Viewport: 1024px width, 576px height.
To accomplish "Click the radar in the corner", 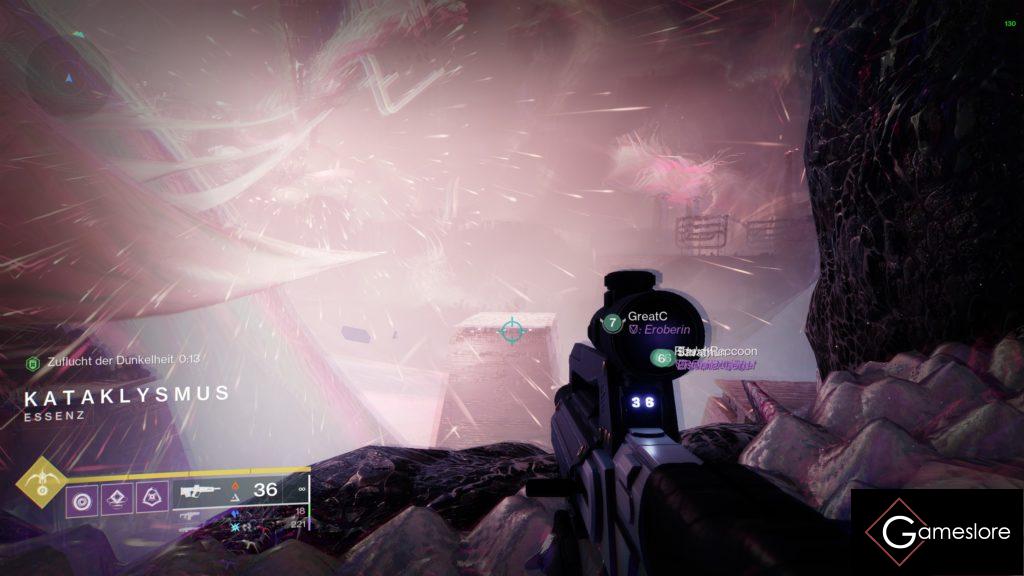I will tap(68, 75).
